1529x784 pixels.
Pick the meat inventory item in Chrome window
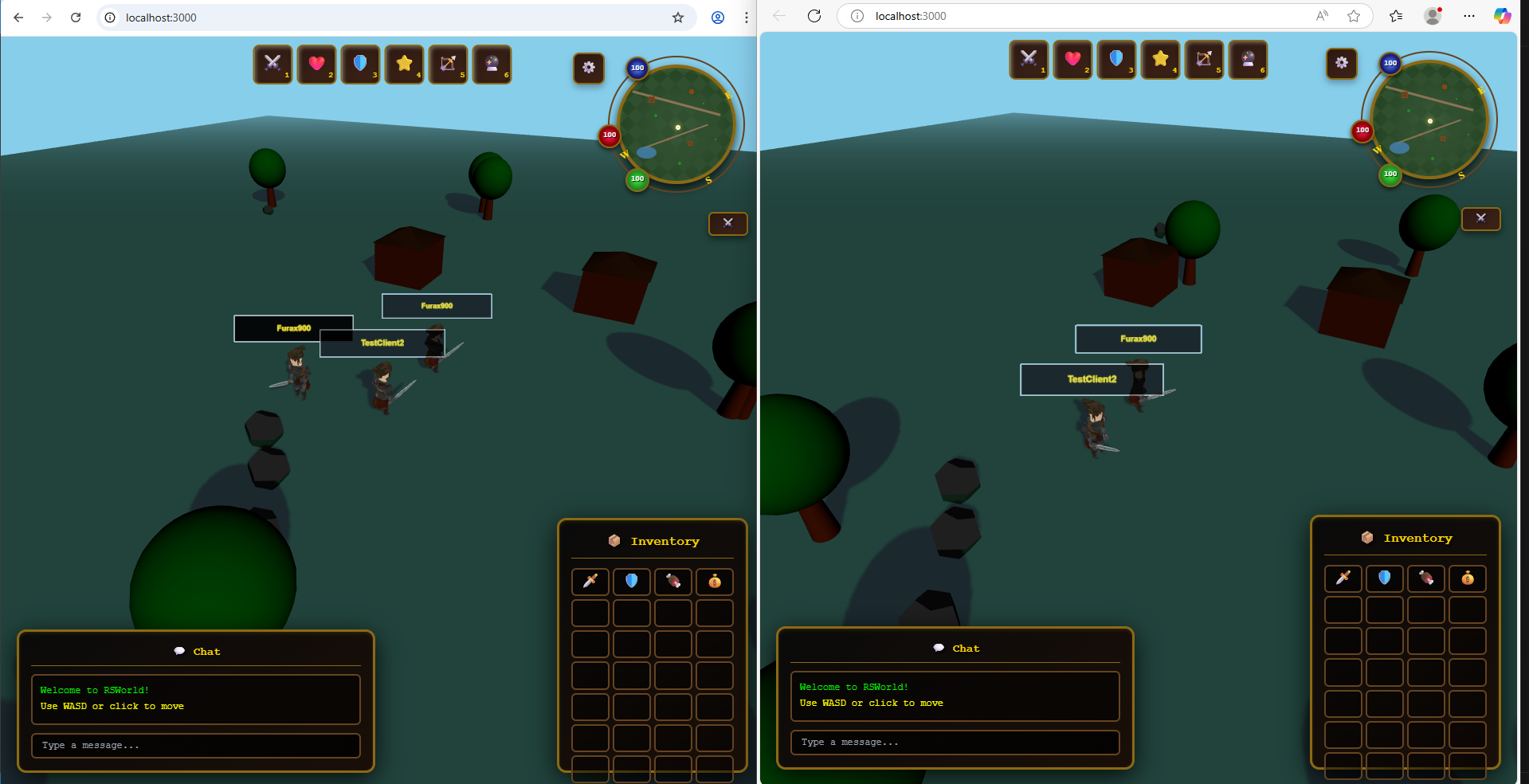(x=673, y=582)
